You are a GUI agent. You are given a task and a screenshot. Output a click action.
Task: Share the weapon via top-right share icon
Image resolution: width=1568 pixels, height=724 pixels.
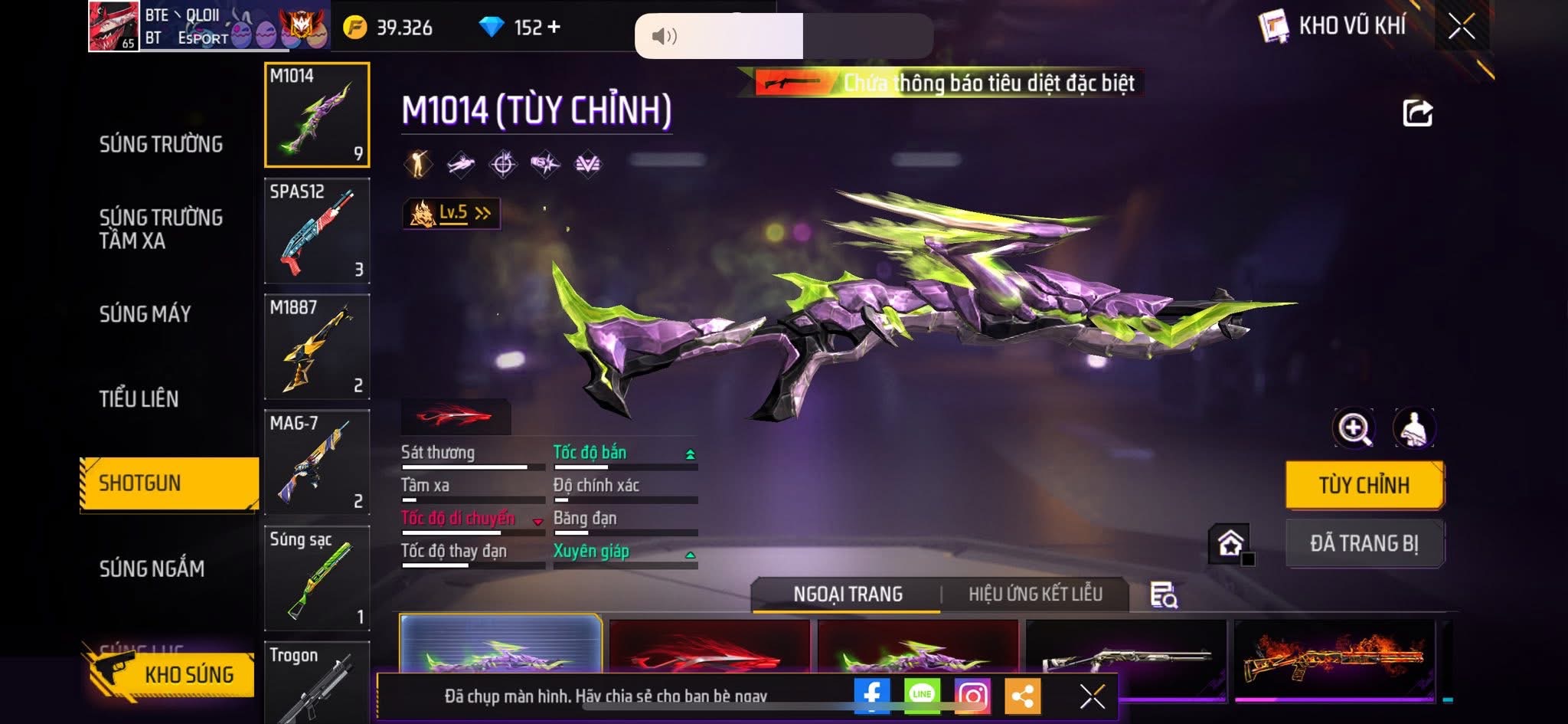pos(1417,113)
